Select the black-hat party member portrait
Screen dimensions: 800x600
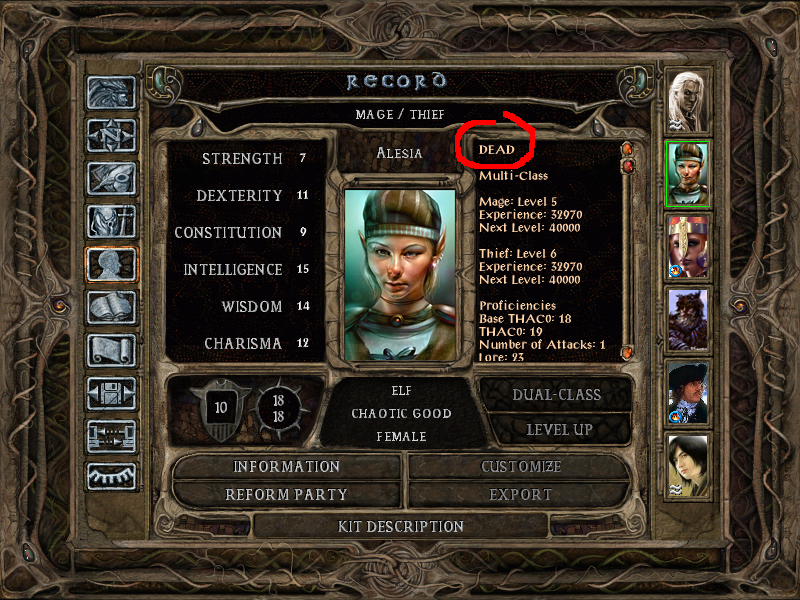pyautogui.click(x=688, y=392)
